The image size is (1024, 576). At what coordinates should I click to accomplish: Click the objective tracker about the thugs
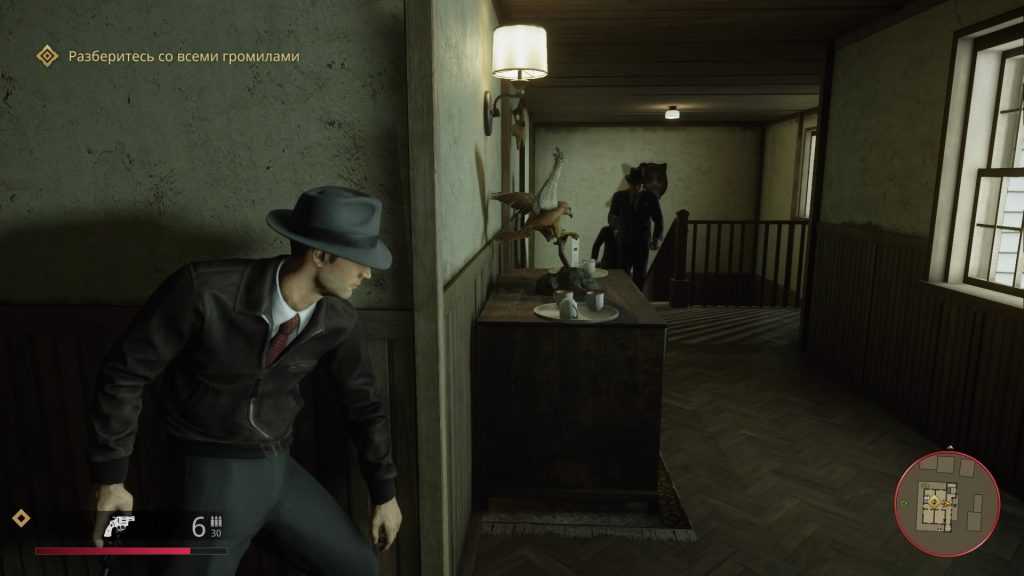[182, 57]
